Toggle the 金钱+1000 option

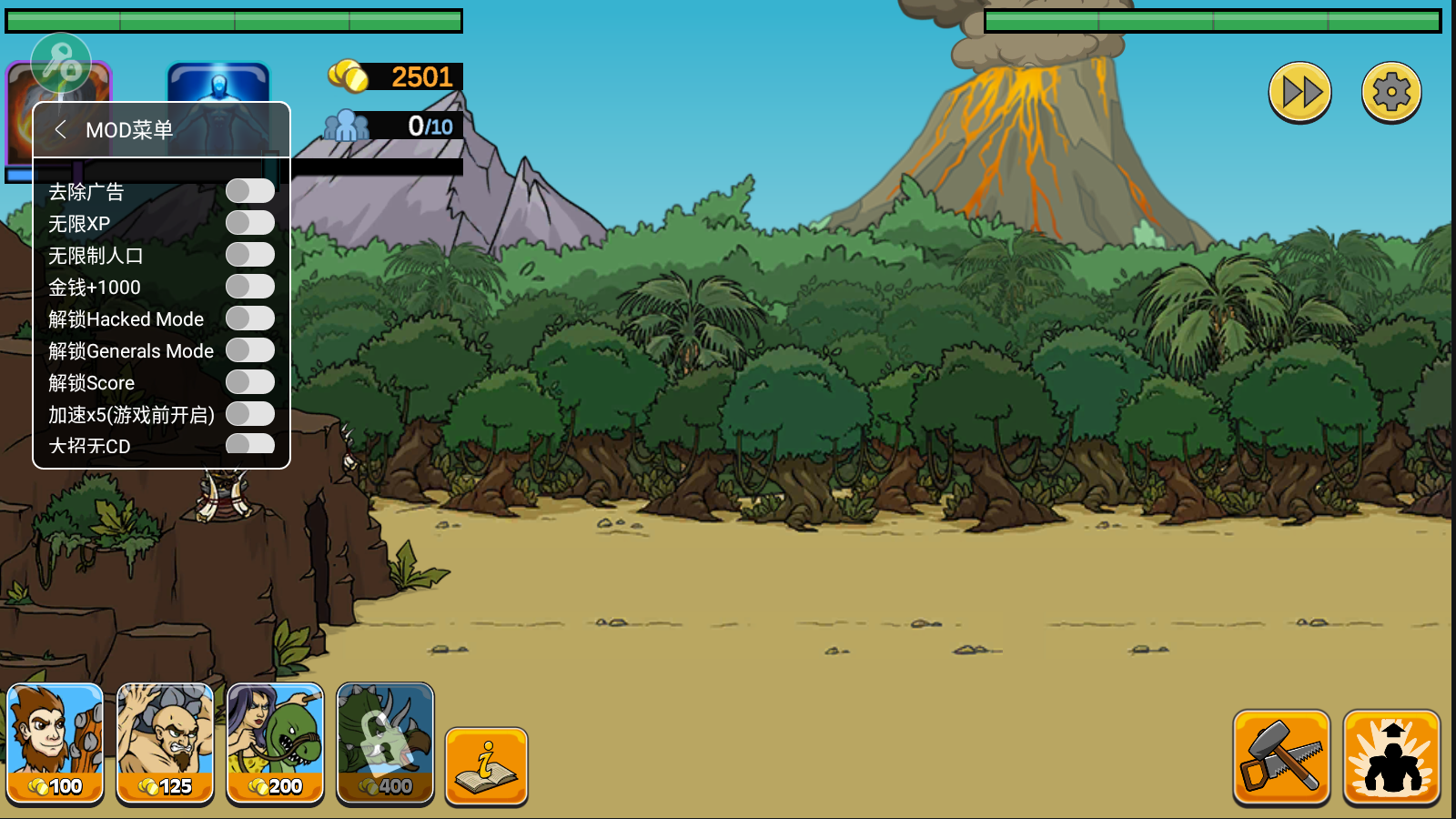click(250, 287)
